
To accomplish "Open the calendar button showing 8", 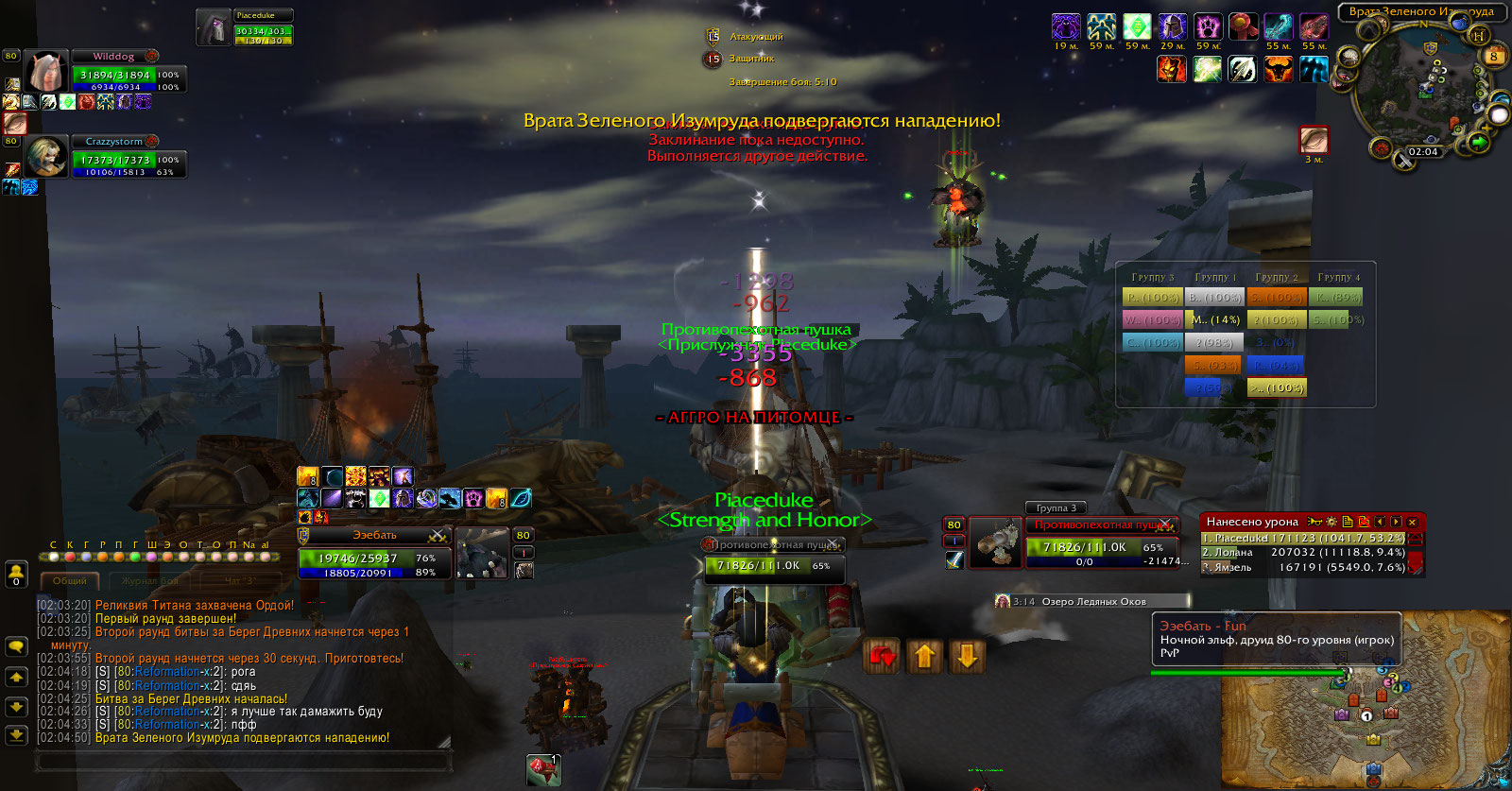I will click(1494, 56).
